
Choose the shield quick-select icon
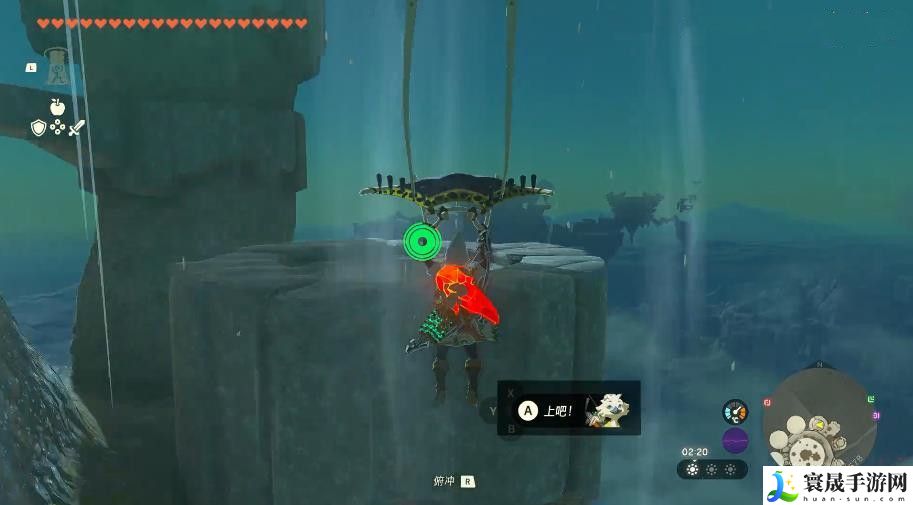38,127
